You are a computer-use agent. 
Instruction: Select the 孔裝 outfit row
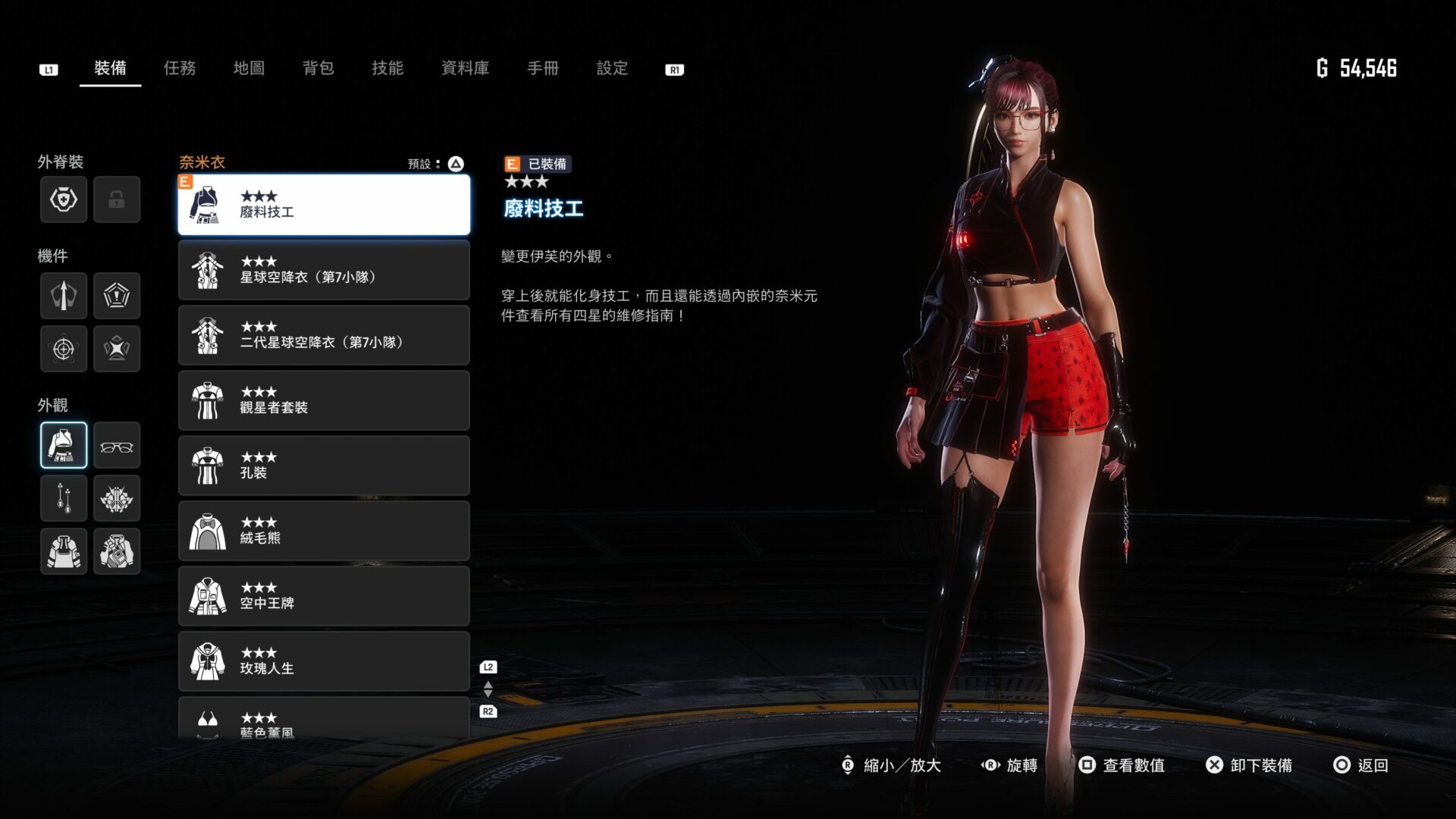pyautogui.click(x=324, y=466)
